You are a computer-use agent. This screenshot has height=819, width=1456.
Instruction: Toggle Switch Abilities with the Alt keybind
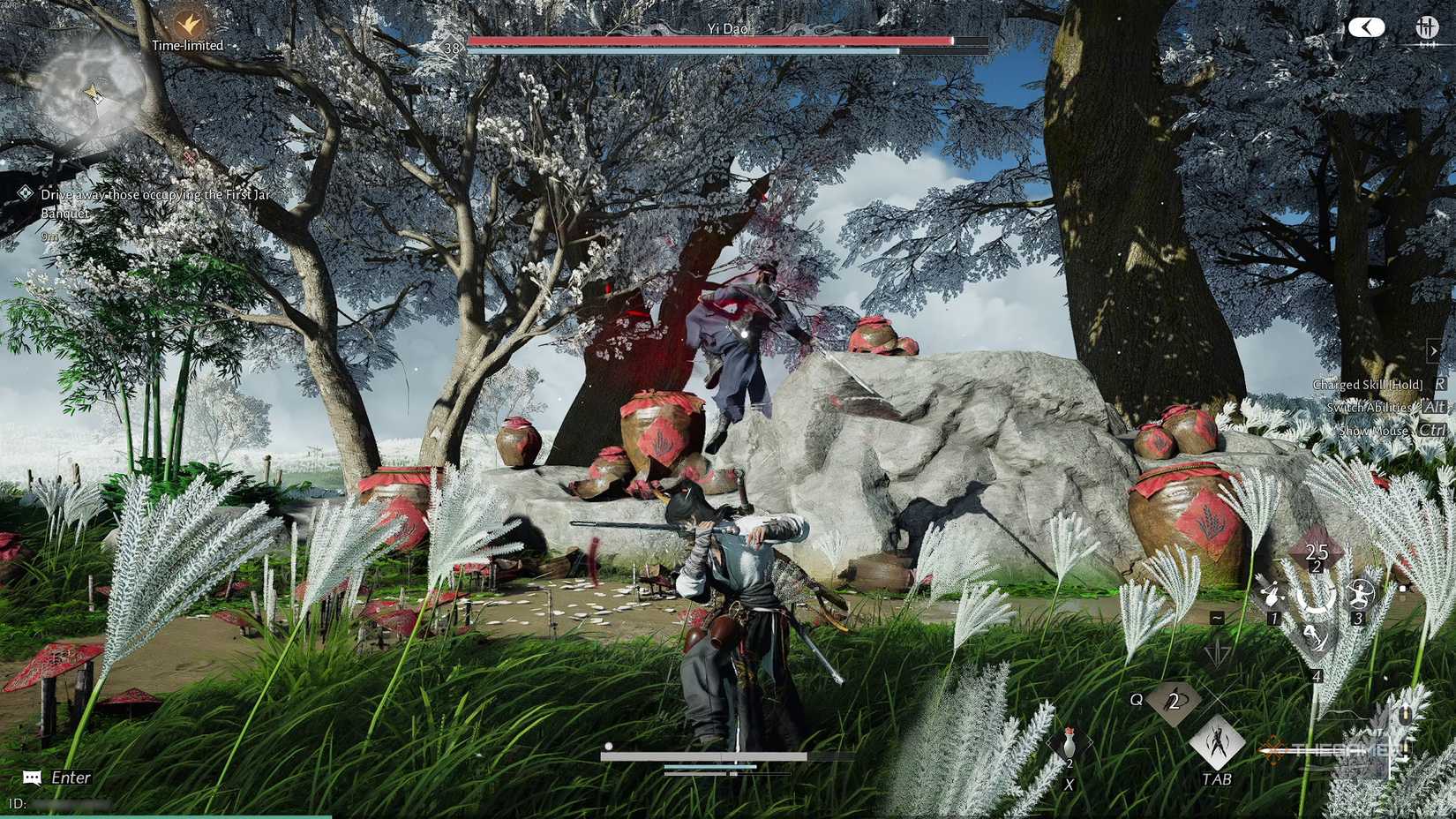point(1433,408)
